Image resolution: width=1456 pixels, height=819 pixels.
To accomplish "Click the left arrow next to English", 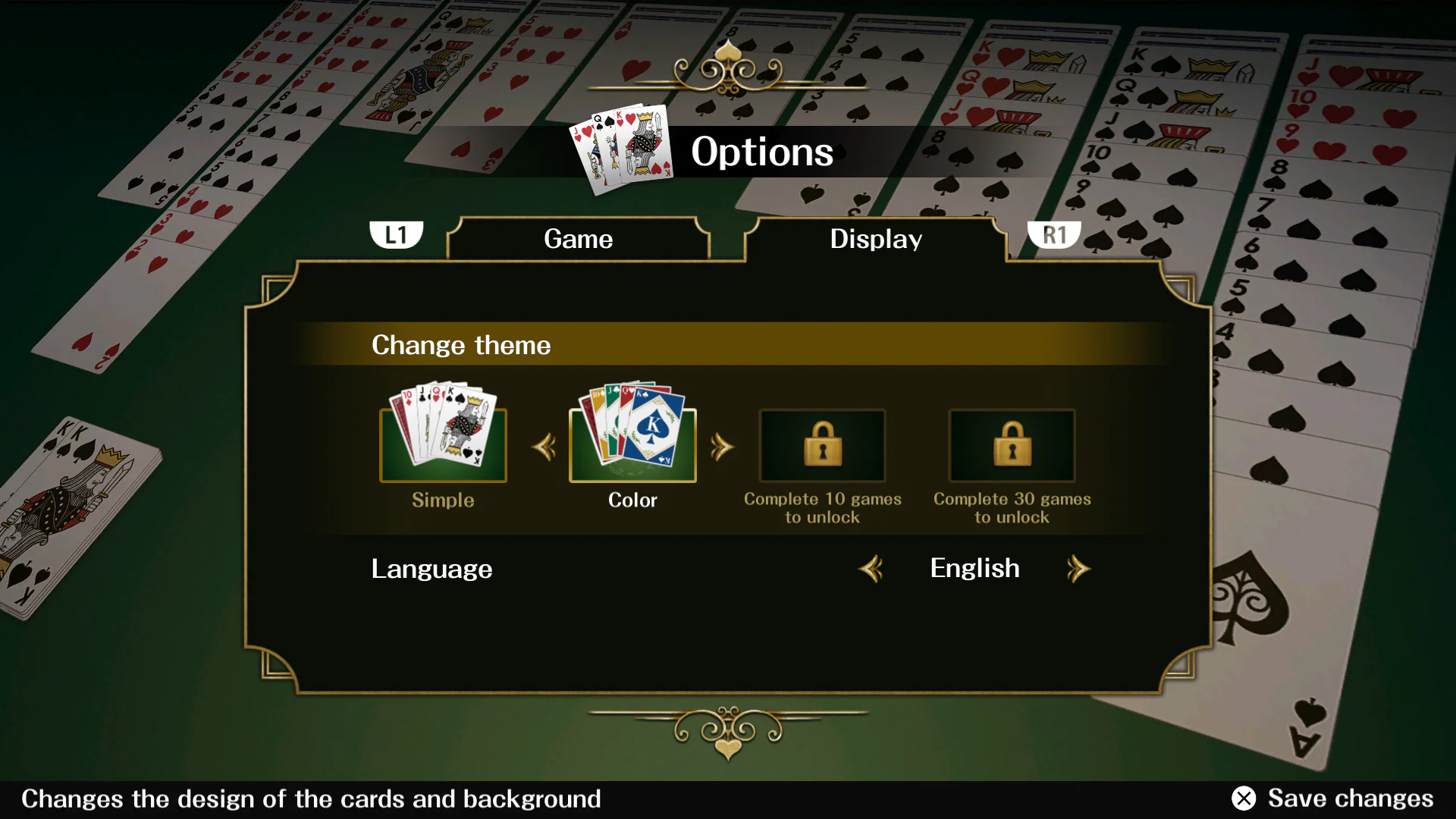I will tap(871, 569).
